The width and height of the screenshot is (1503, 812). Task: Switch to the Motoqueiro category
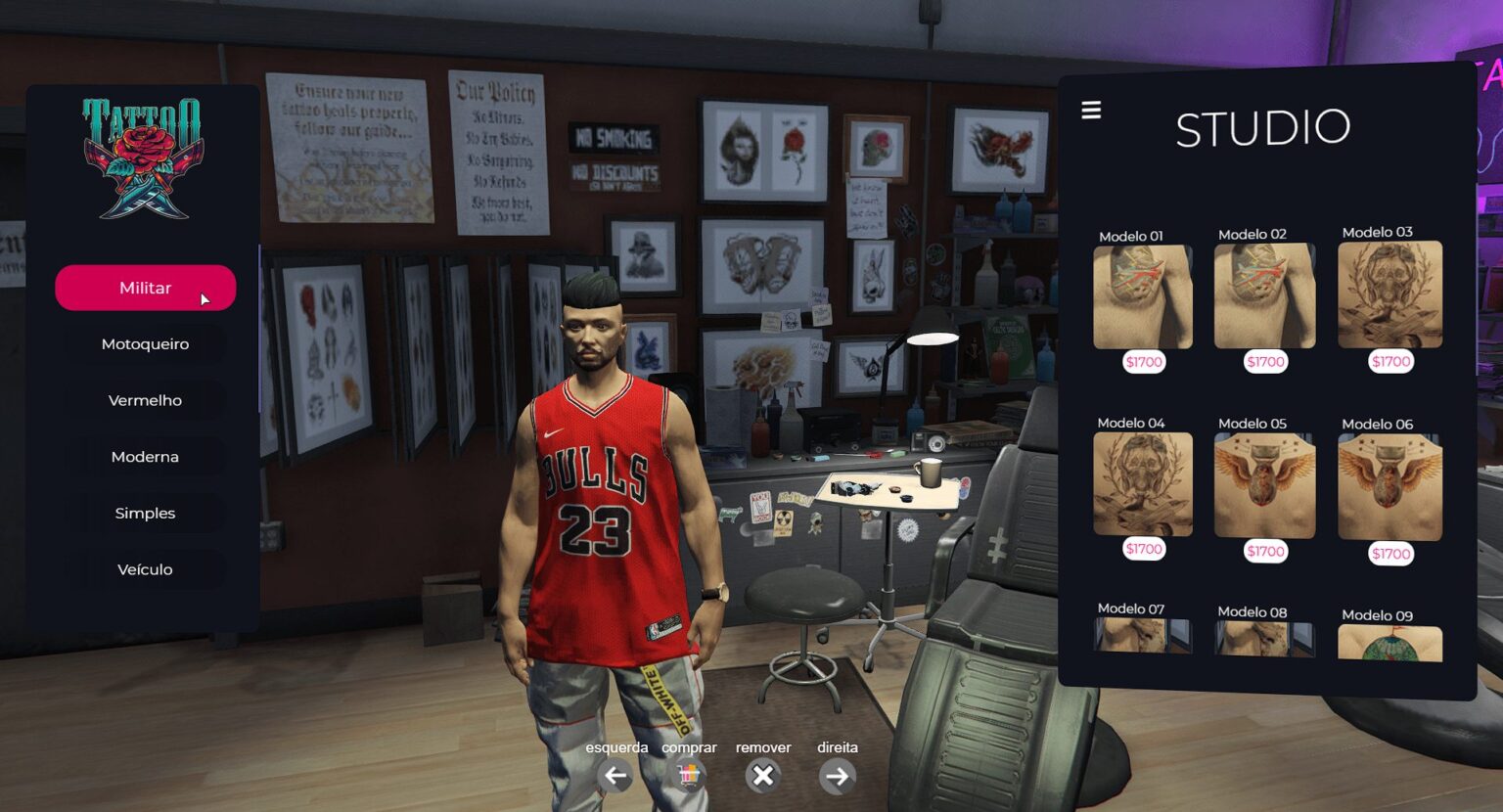pos(145,343)
